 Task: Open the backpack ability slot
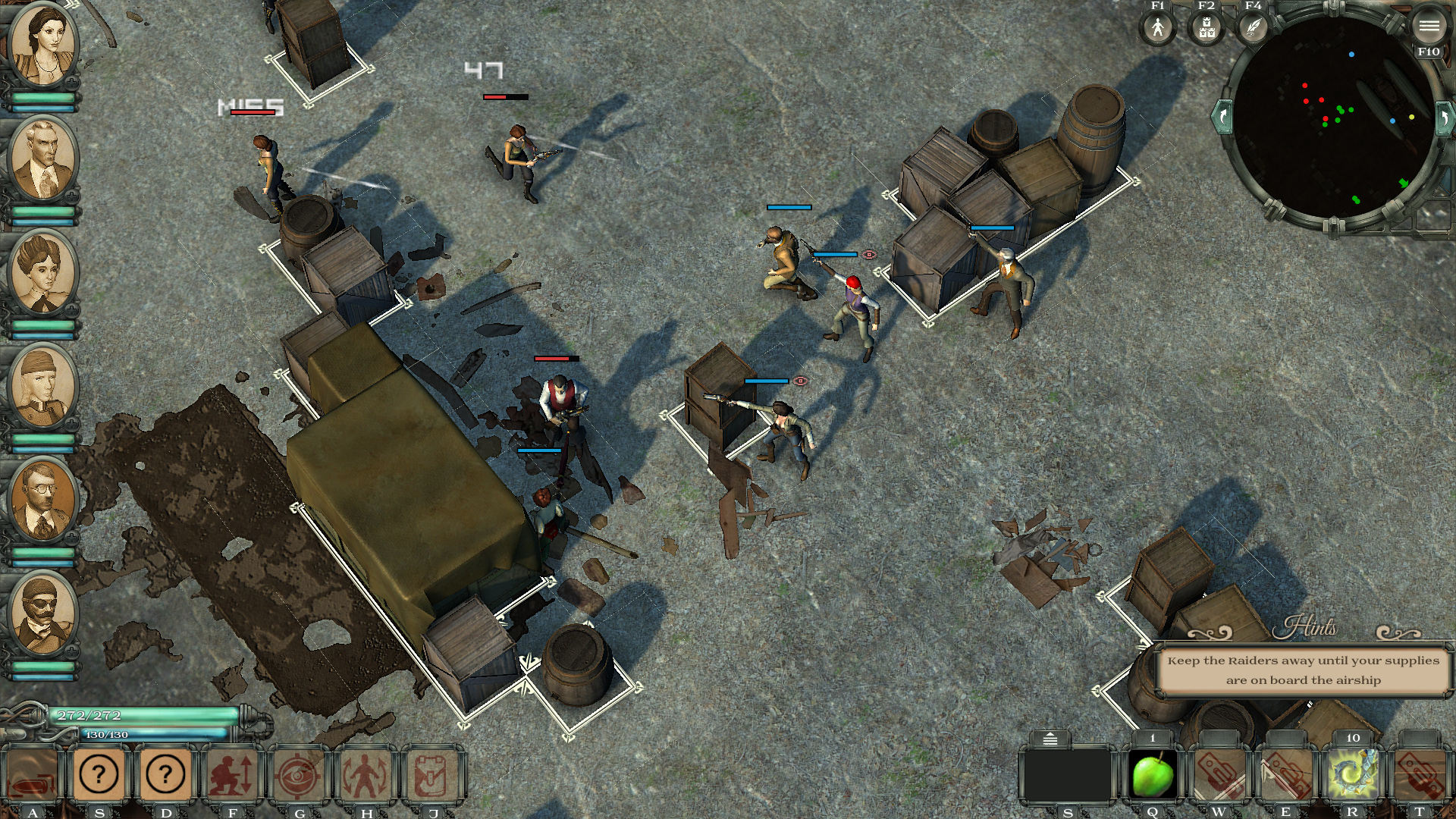433,775
